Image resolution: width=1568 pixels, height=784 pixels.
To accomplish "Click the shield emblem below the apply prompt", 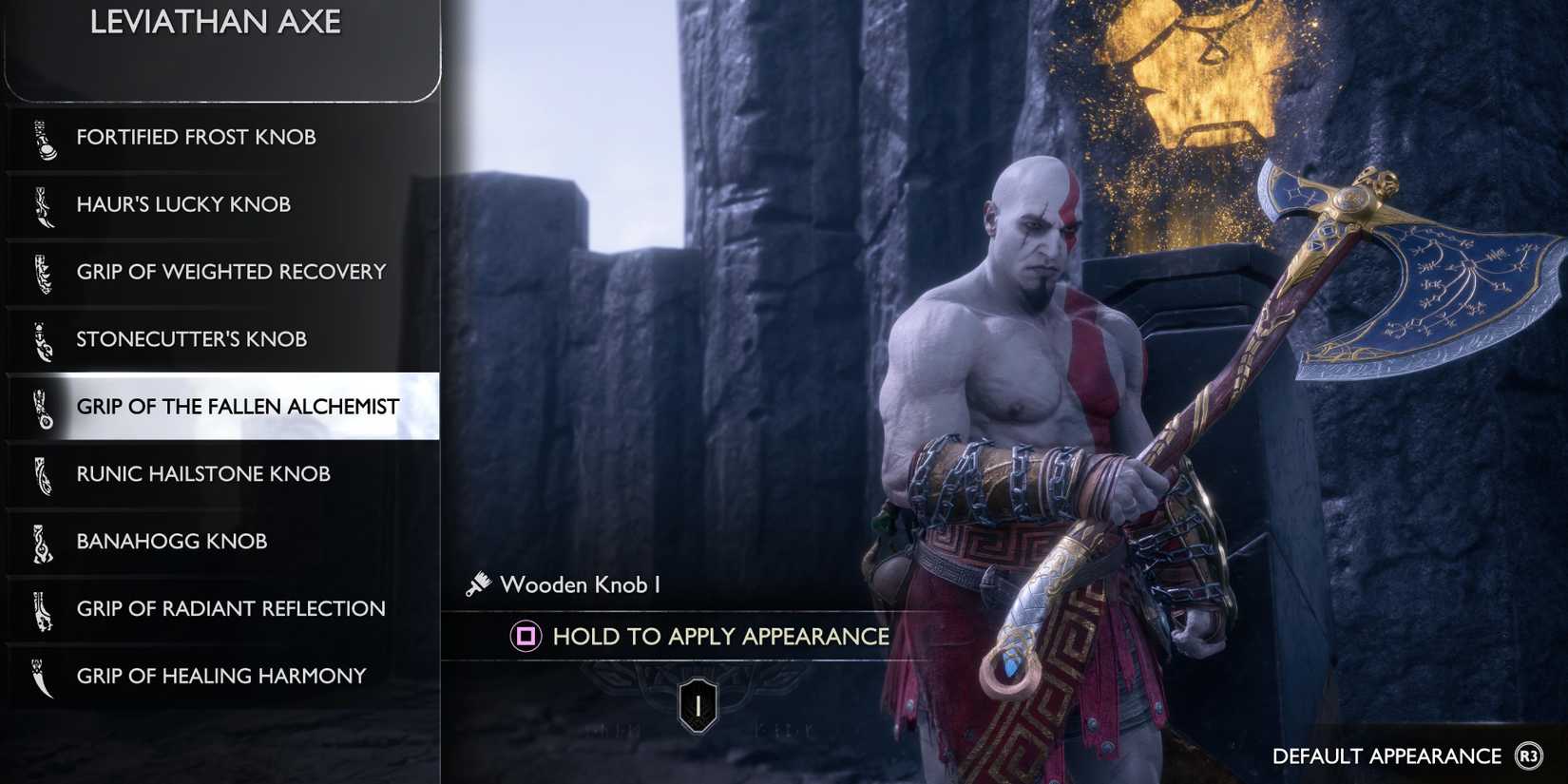I will click(x=697, y=704).
